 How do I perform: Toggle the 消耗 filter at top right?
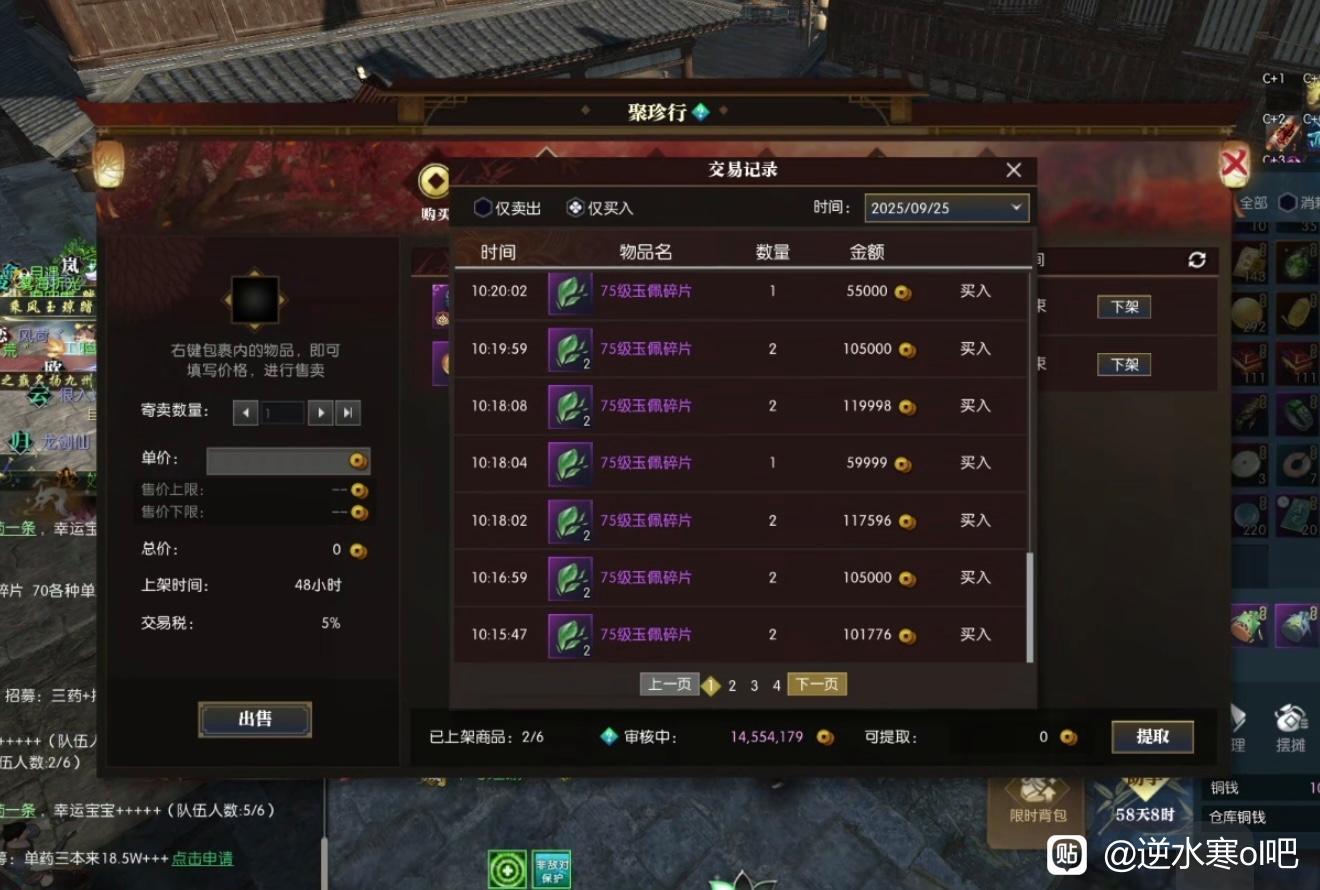click(1290, 202)
